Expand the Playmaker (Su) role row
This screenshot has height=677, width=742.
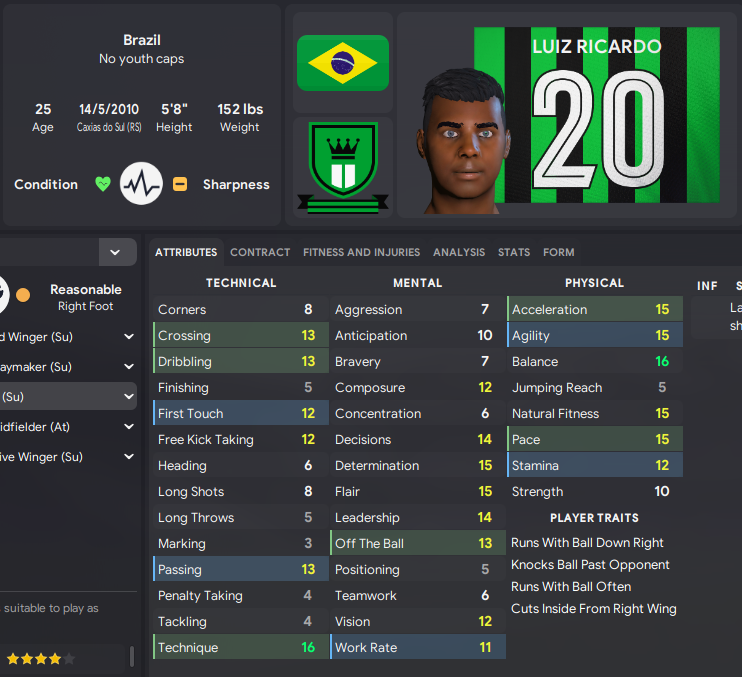[x=128, y=367]
